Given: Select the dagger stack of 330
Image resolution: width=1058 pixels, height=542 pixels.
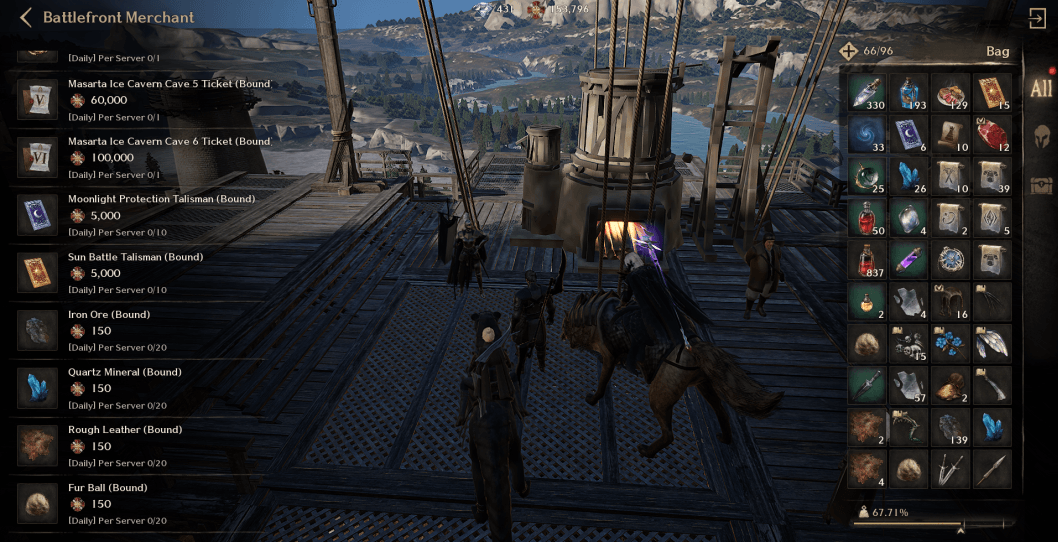Looking at the screenshot, I should click(868, 91).
